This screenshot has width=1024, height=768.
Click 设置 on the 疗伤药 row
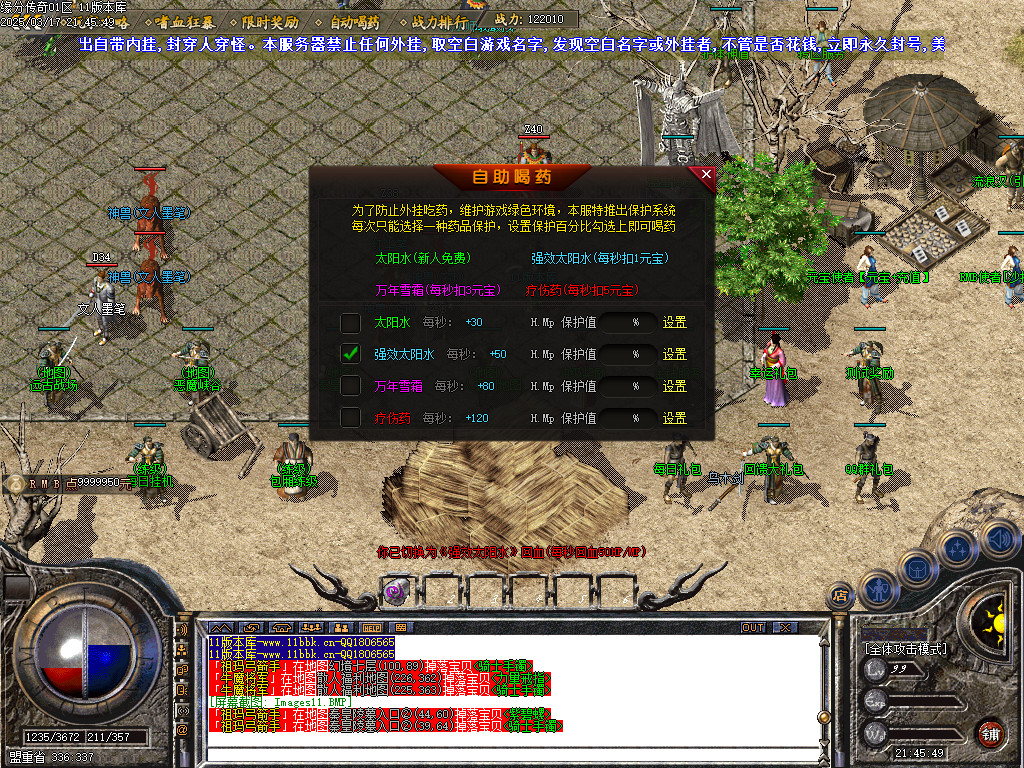pos(675,418)
